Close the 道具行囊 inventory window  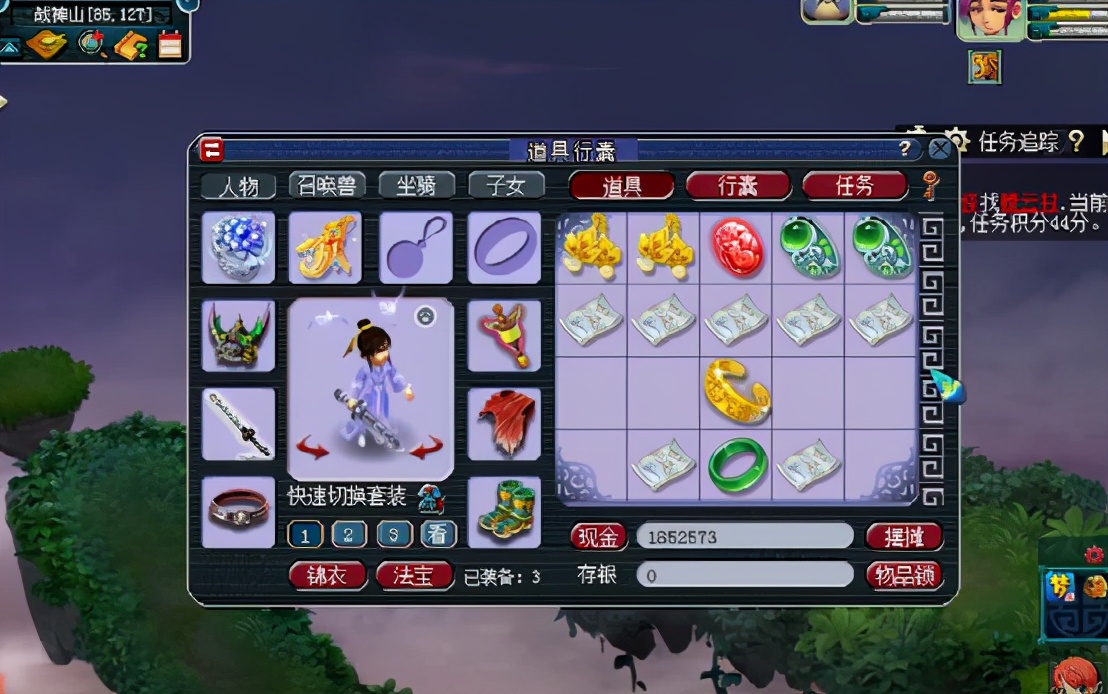point(939,150)
